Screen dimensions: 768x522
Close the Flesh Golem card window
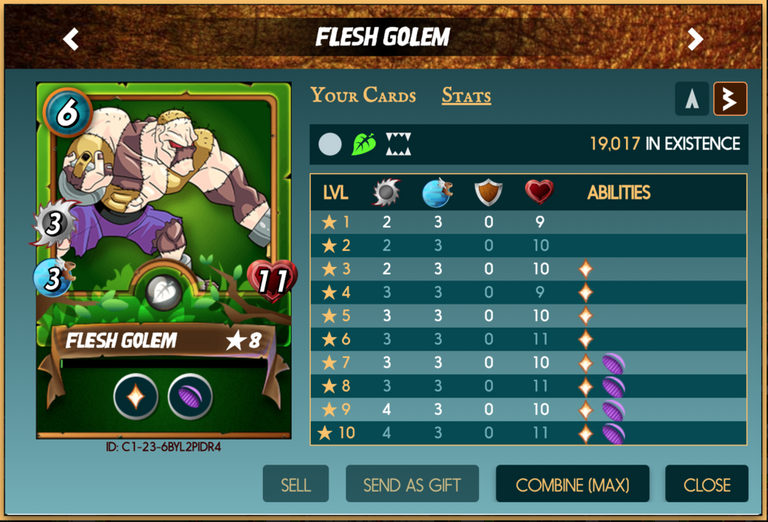(706, 485)
